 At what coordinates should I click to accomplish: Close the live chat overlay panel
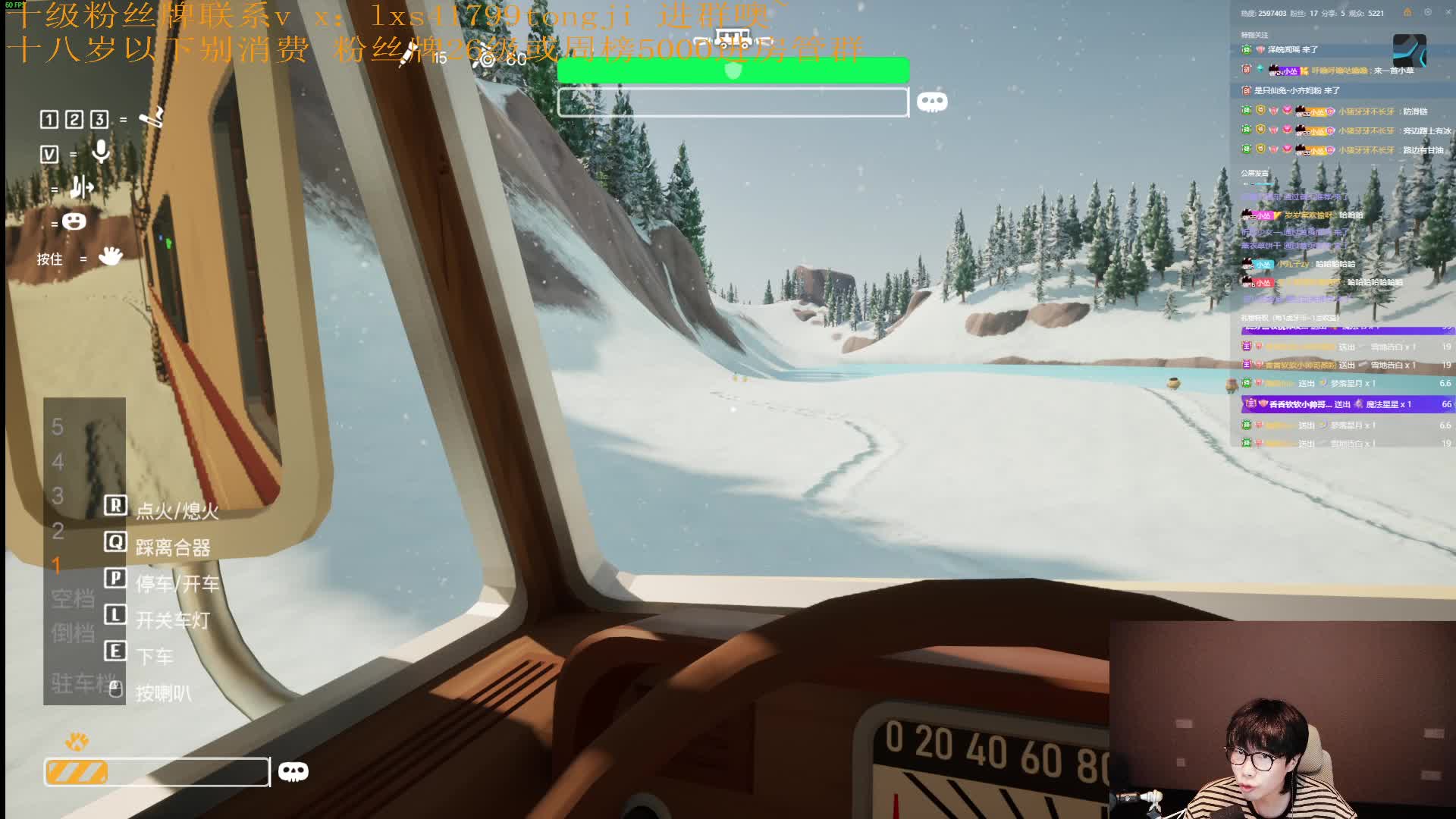tap(1447, 12)
